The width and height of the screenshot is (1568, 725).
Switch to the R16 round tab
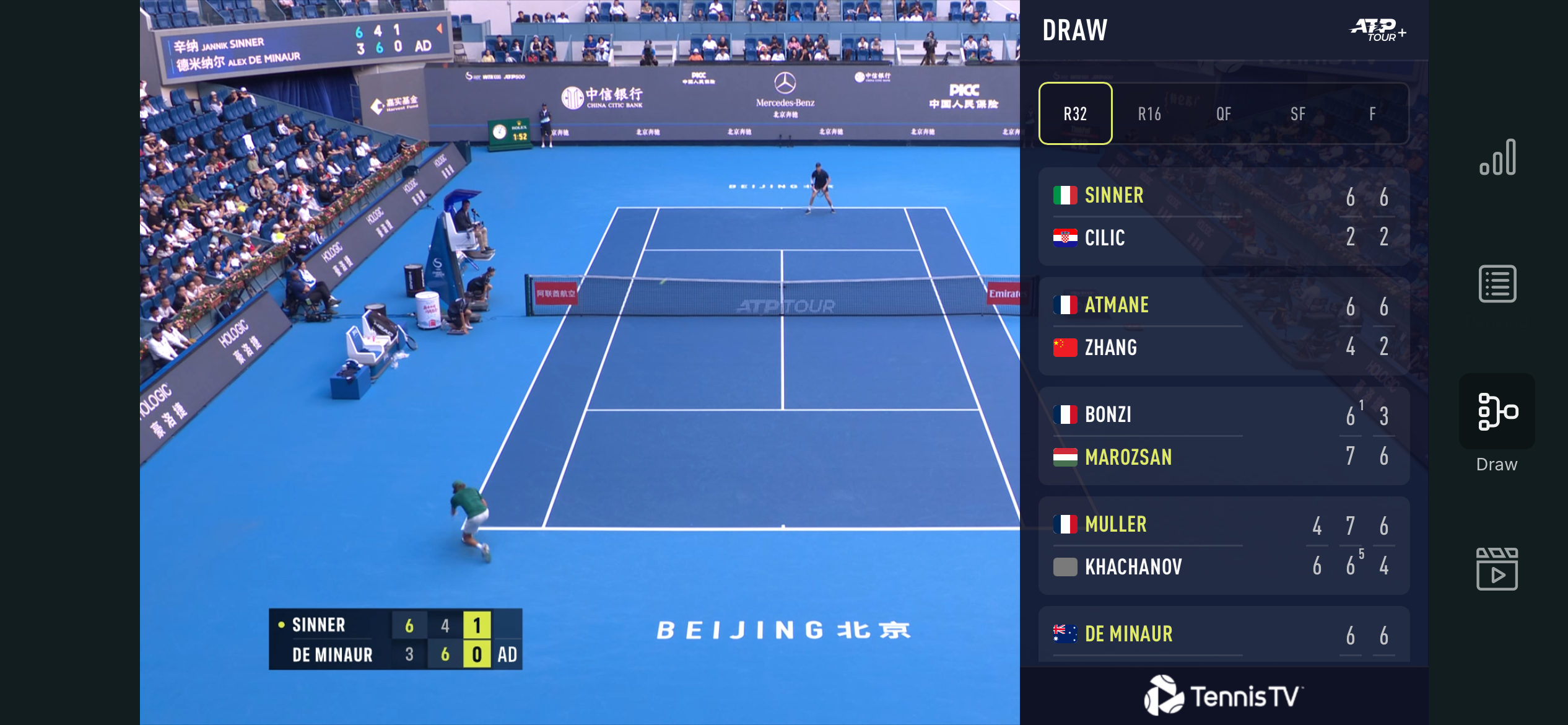click(x=1149, y=113)
